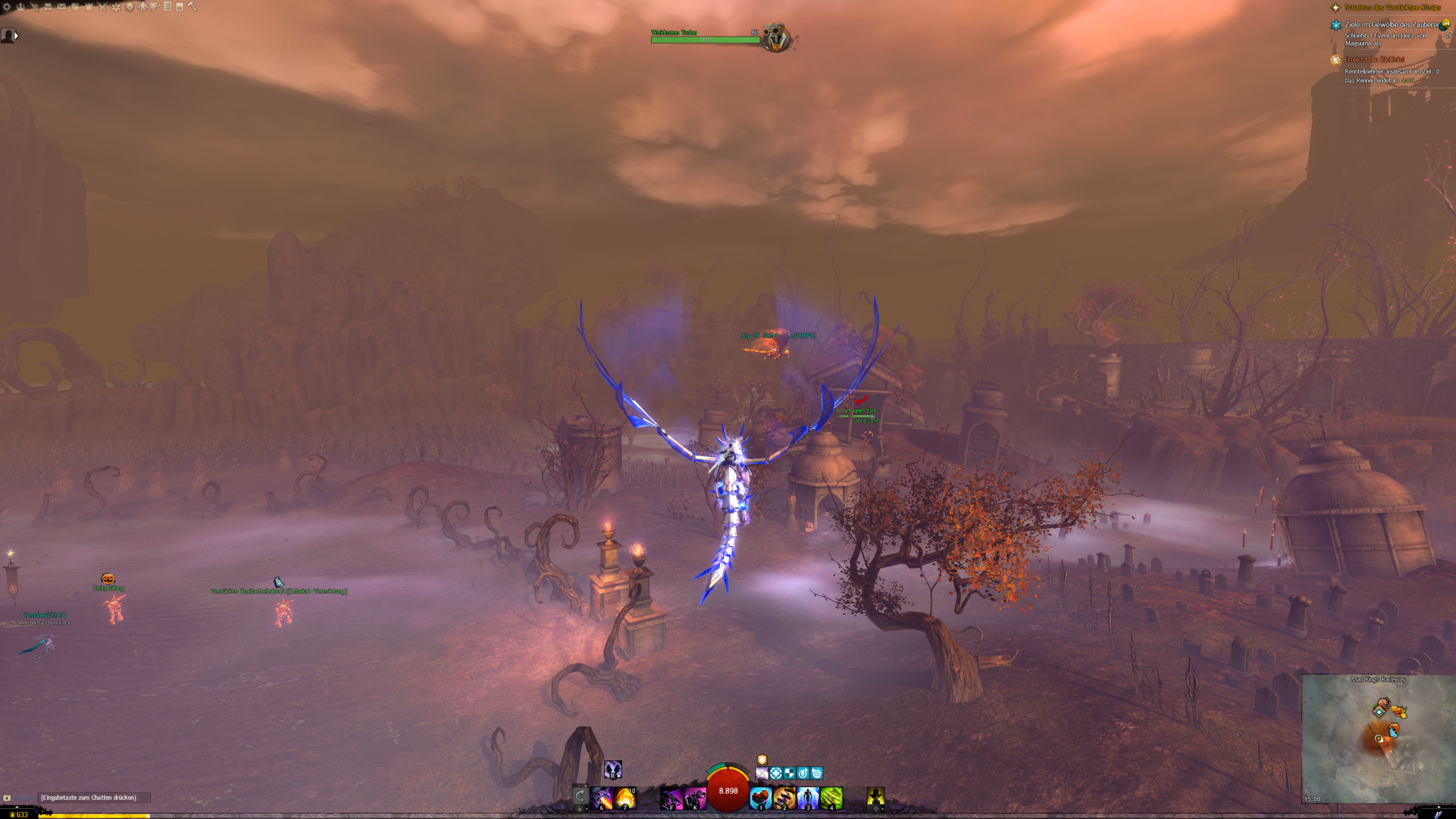
Task: Activate the dragon fire breath skill on slot 6
Action: click(x=602, y=798)
